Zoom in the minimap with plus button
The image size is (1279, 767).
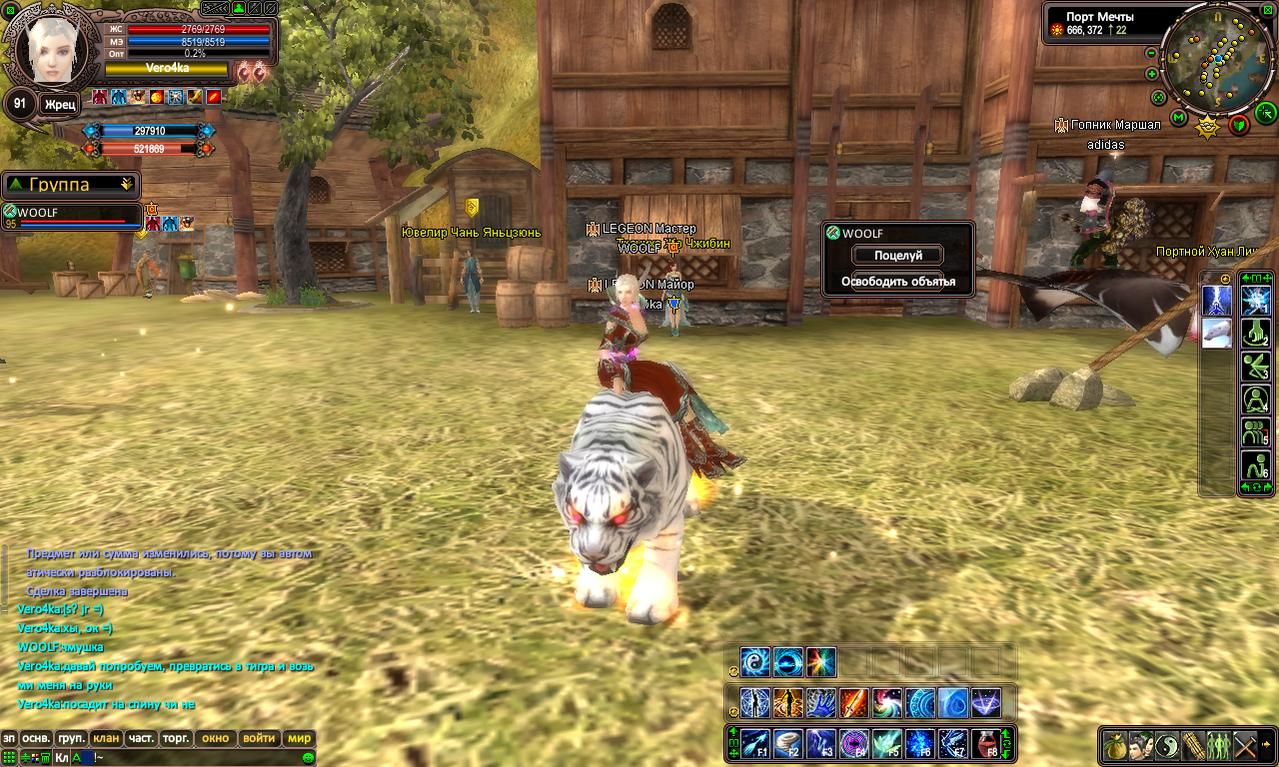(x=1151, y=75)
